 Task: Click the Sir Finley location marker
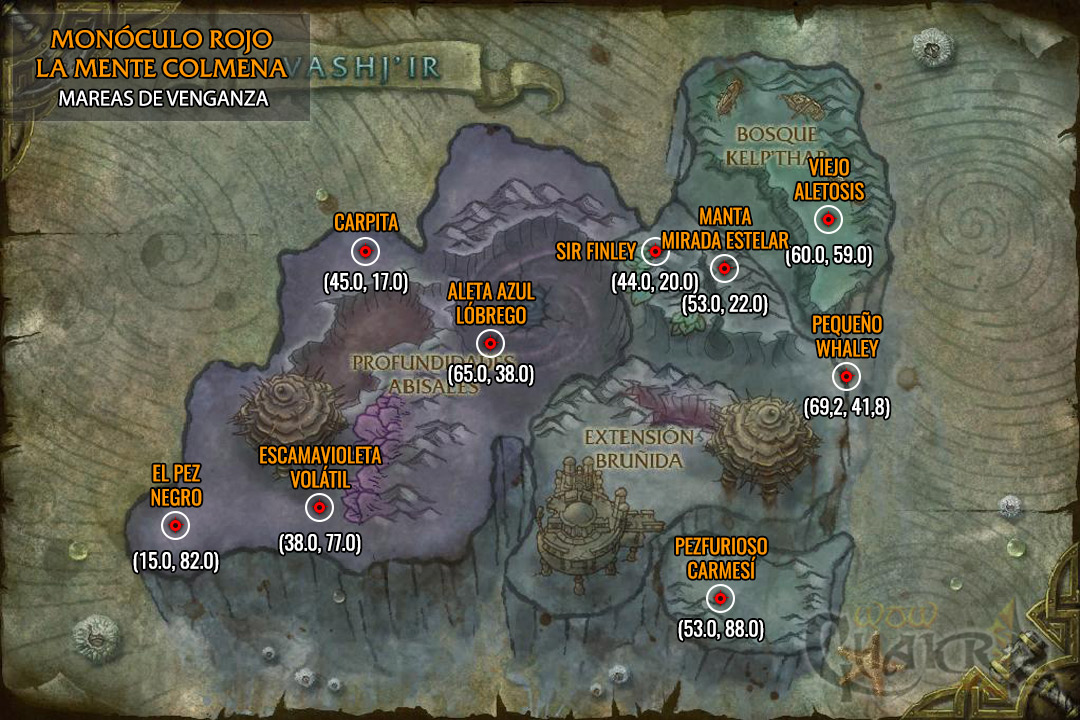[x=653, y=251]
